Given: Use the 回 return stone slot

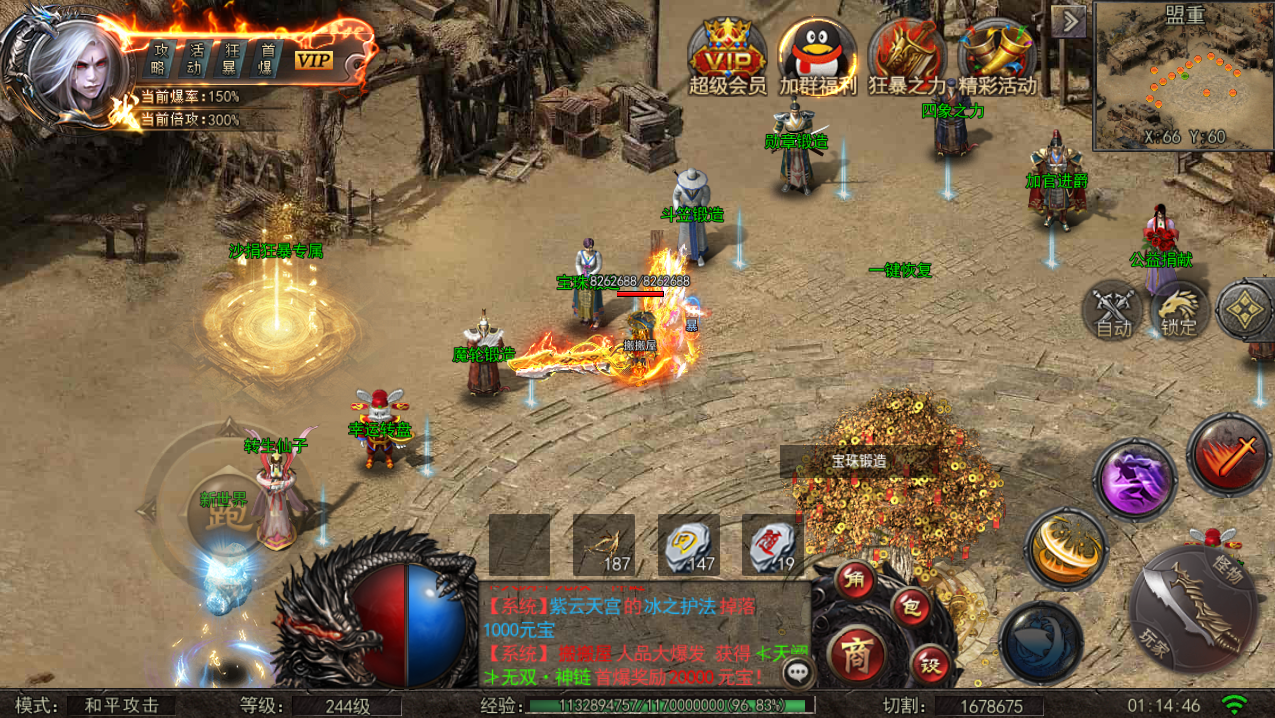Looking at the screenshot, I should coord(689,546).
